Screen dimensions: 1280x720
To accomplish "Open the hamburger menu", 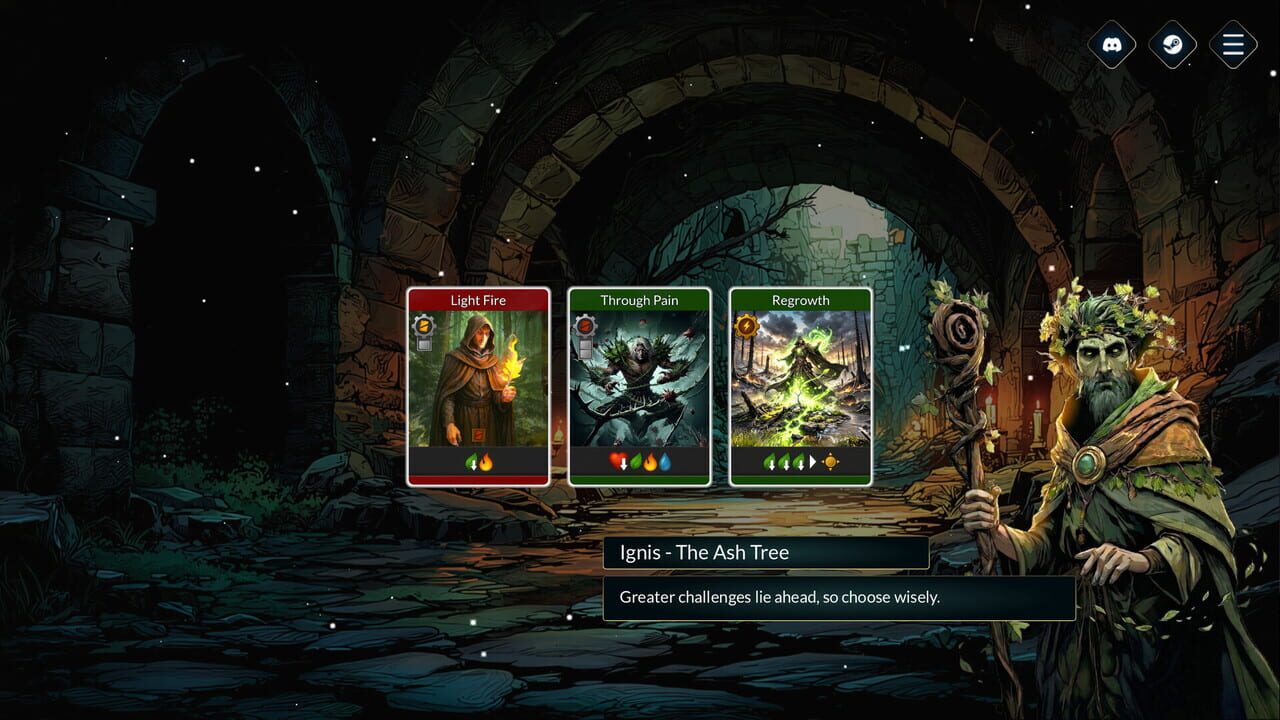I will click(1232, 45).
